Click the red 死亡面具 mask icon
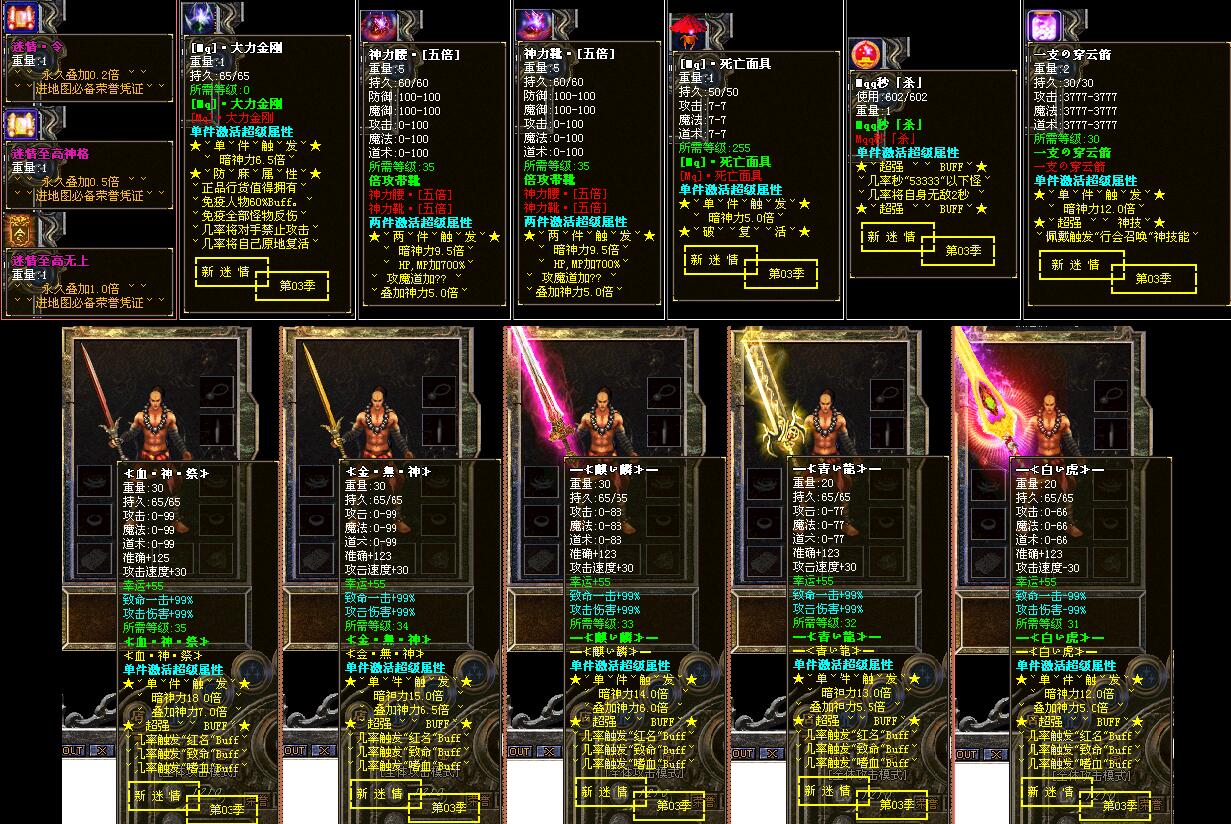 coord(690,32)
